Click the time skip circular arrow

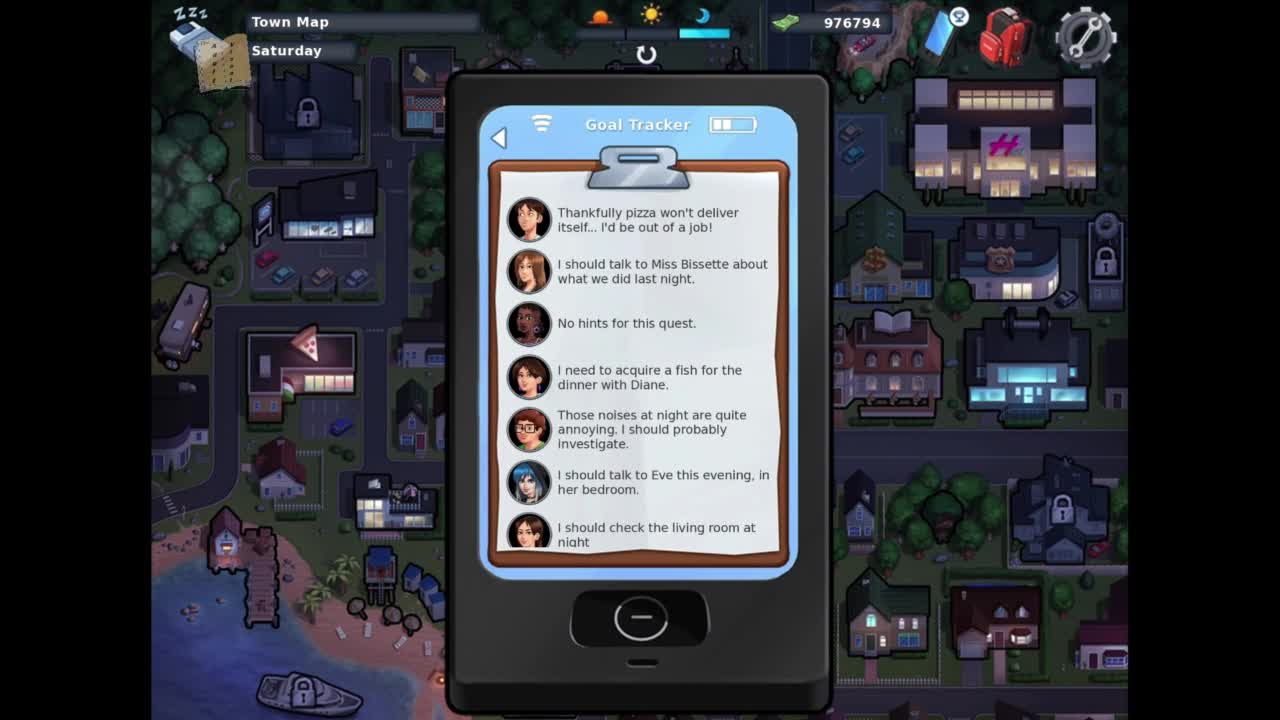pyautogui.click(x=646, y=55)
